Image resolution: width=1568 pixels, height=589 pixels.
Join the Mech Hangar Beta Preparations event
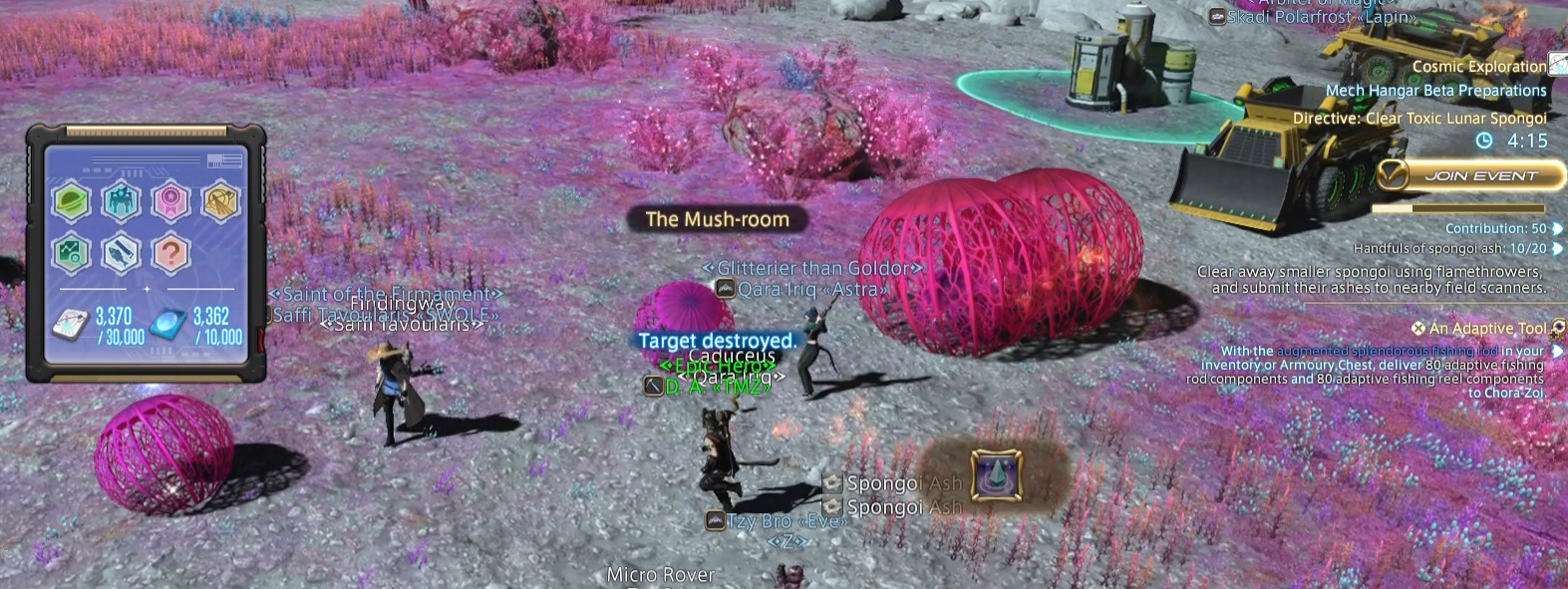tap(1468, 176)
